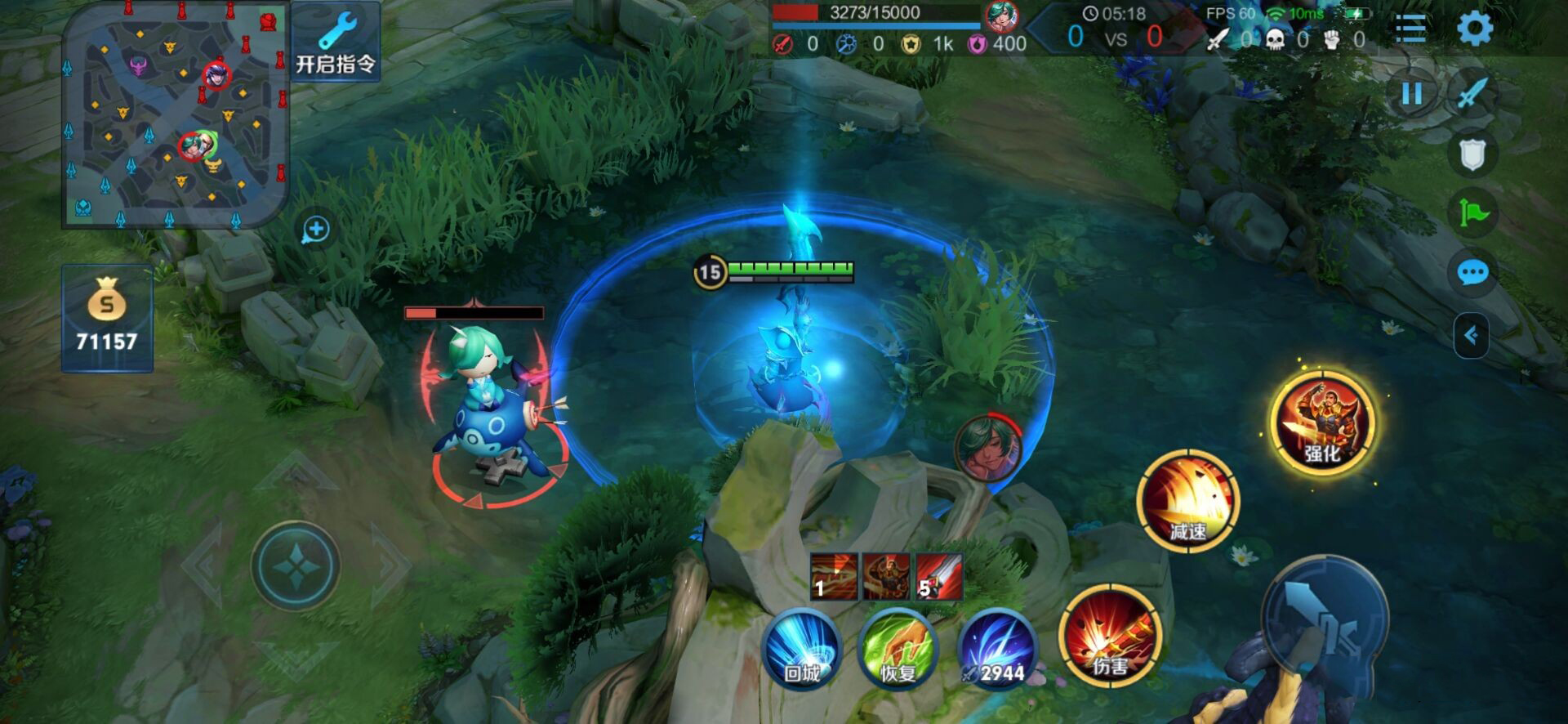Use the 伤害 damage skill
Image resolution: width=1568 pixels, height=724 pixels.
coord(1110,637)
